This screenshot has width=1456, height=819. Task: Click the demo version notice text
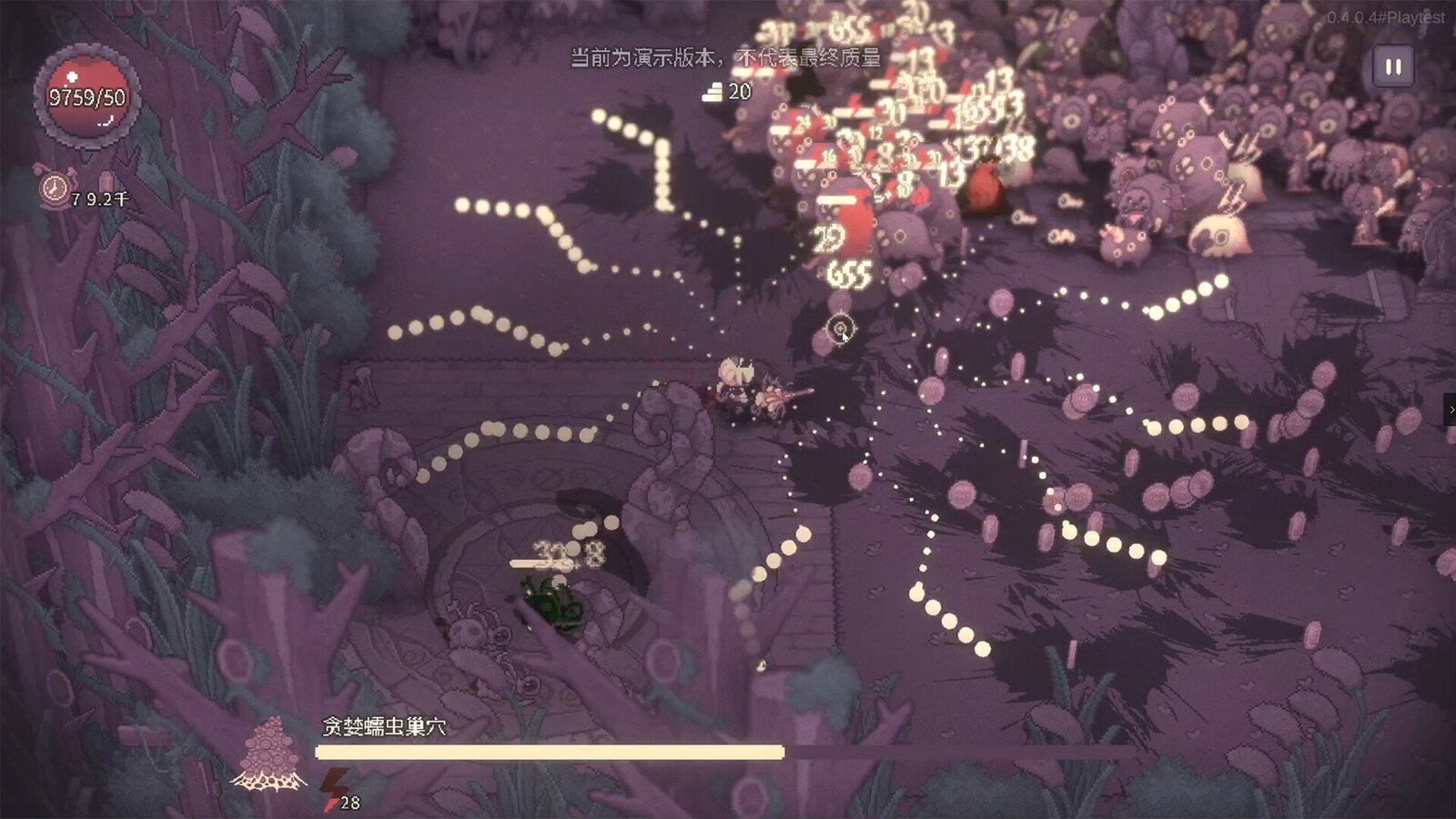coord(723,56)
